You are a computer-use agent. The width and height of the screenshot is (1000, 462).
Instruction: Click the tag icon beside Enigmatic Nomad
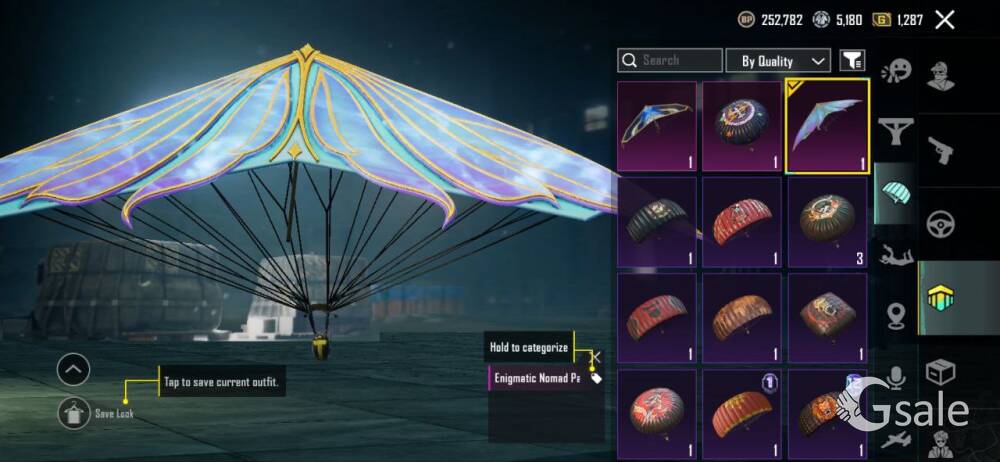tap(596, 378)
